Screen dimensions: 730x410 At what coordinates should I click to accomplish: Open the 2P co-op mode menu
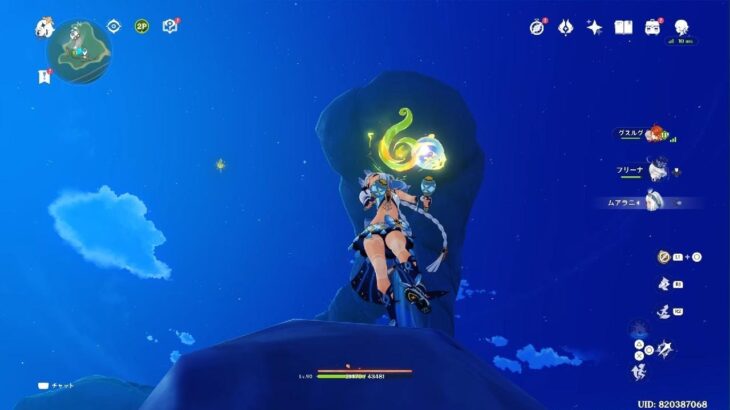pos(141,26)
